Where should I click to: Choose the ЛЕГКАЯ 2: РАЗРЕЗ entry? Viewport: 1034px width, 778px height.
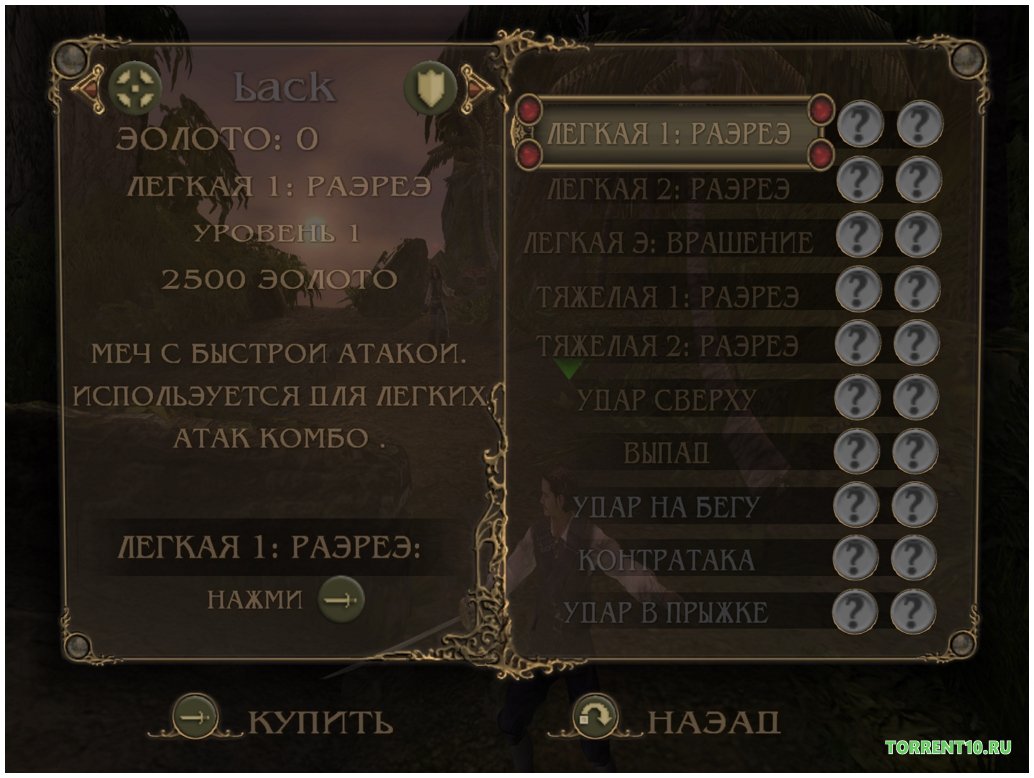(x=670, y=187)
